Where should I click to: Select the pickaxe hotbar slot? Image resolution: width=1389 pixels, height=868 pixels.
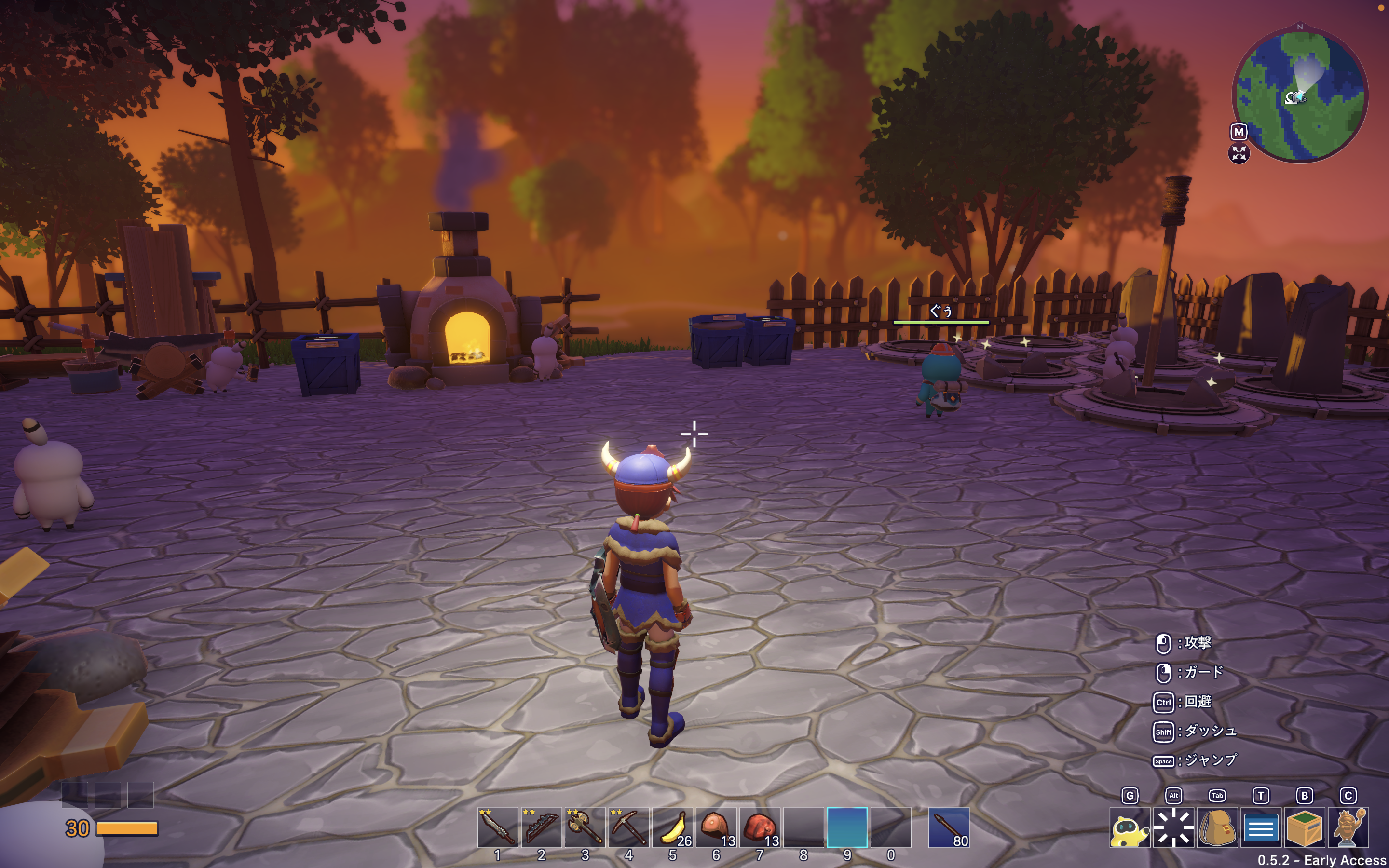click(628, 827)
